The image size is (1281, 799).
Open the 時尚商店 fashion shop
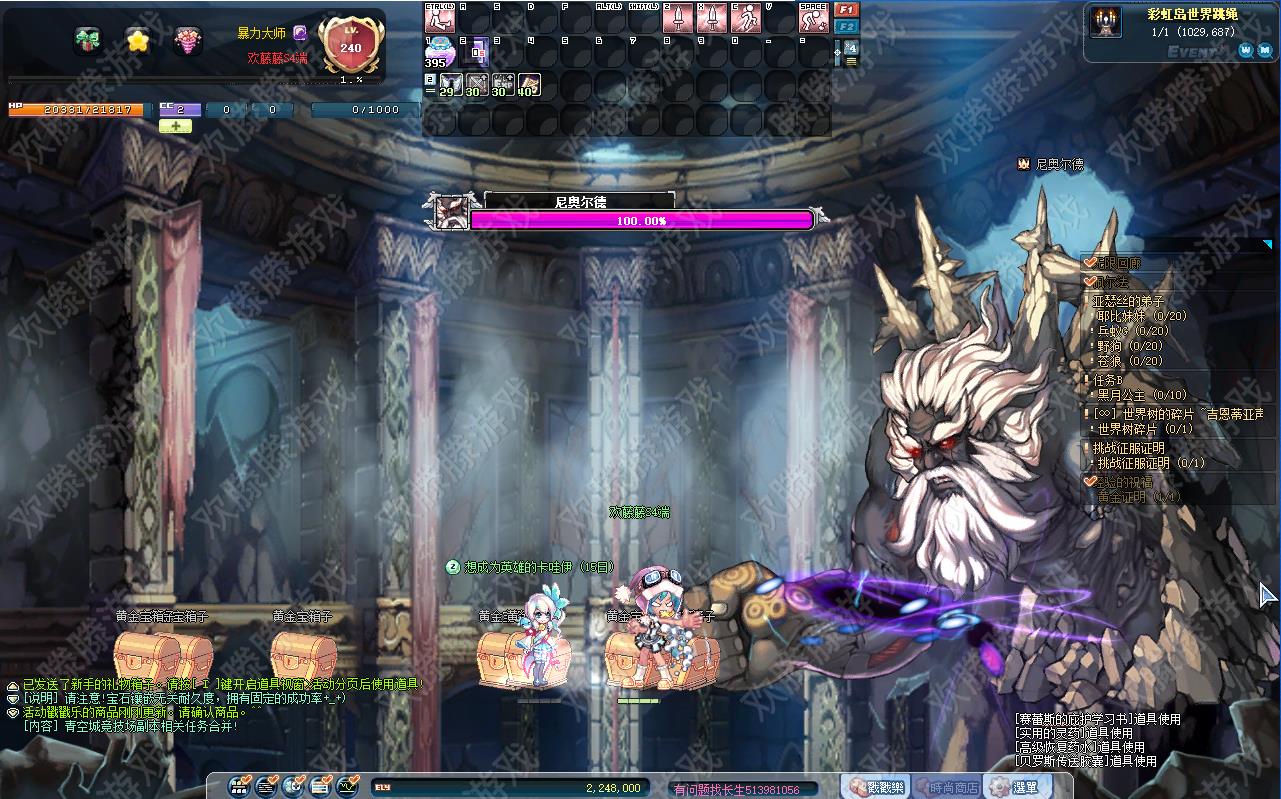click(x=946, y=787)
